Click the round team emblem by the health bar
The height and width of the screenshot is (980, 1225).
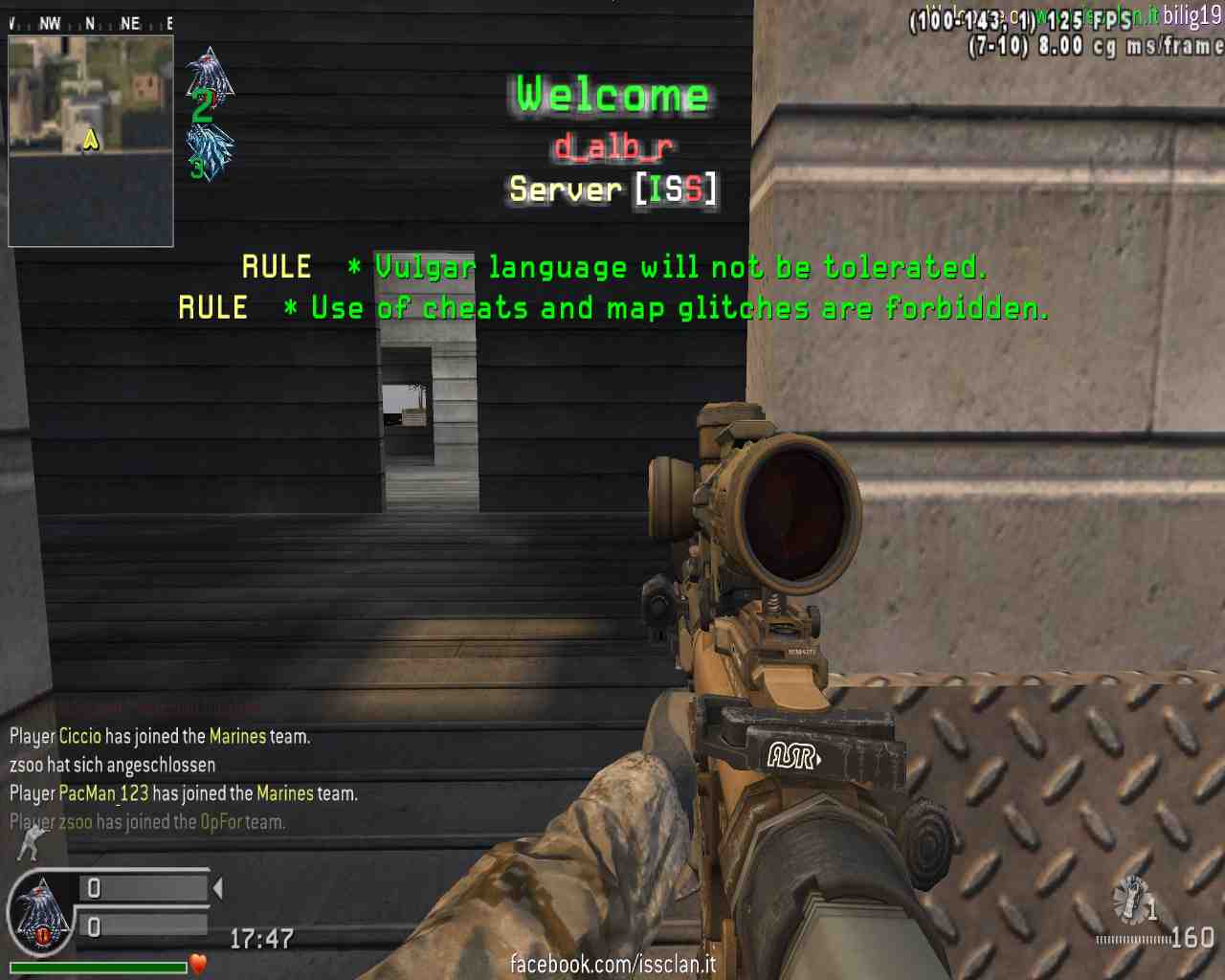pyautogui.click(x=40, y=915)
